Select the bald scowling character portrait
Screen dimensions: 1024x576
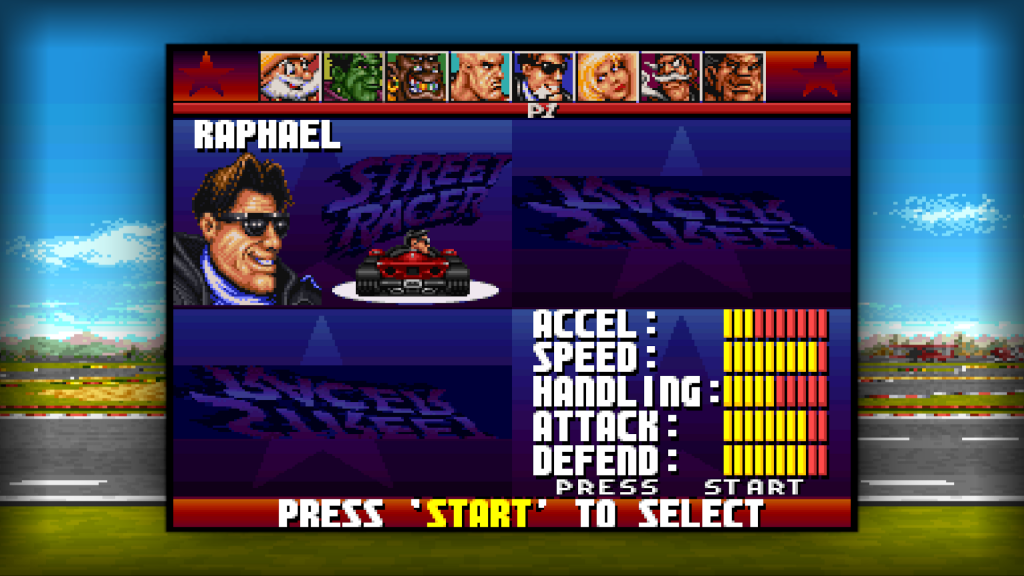pos(480,76)
